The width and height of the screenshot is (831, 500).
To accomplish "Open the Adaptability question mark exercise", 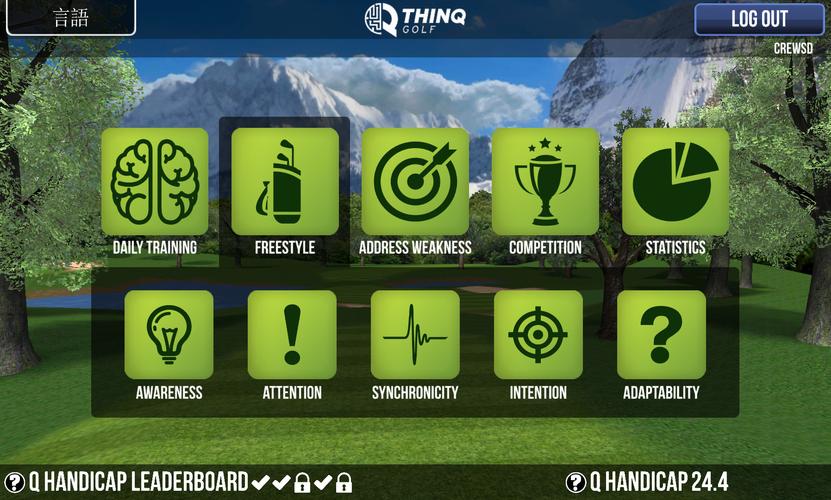I will (661, 335).
